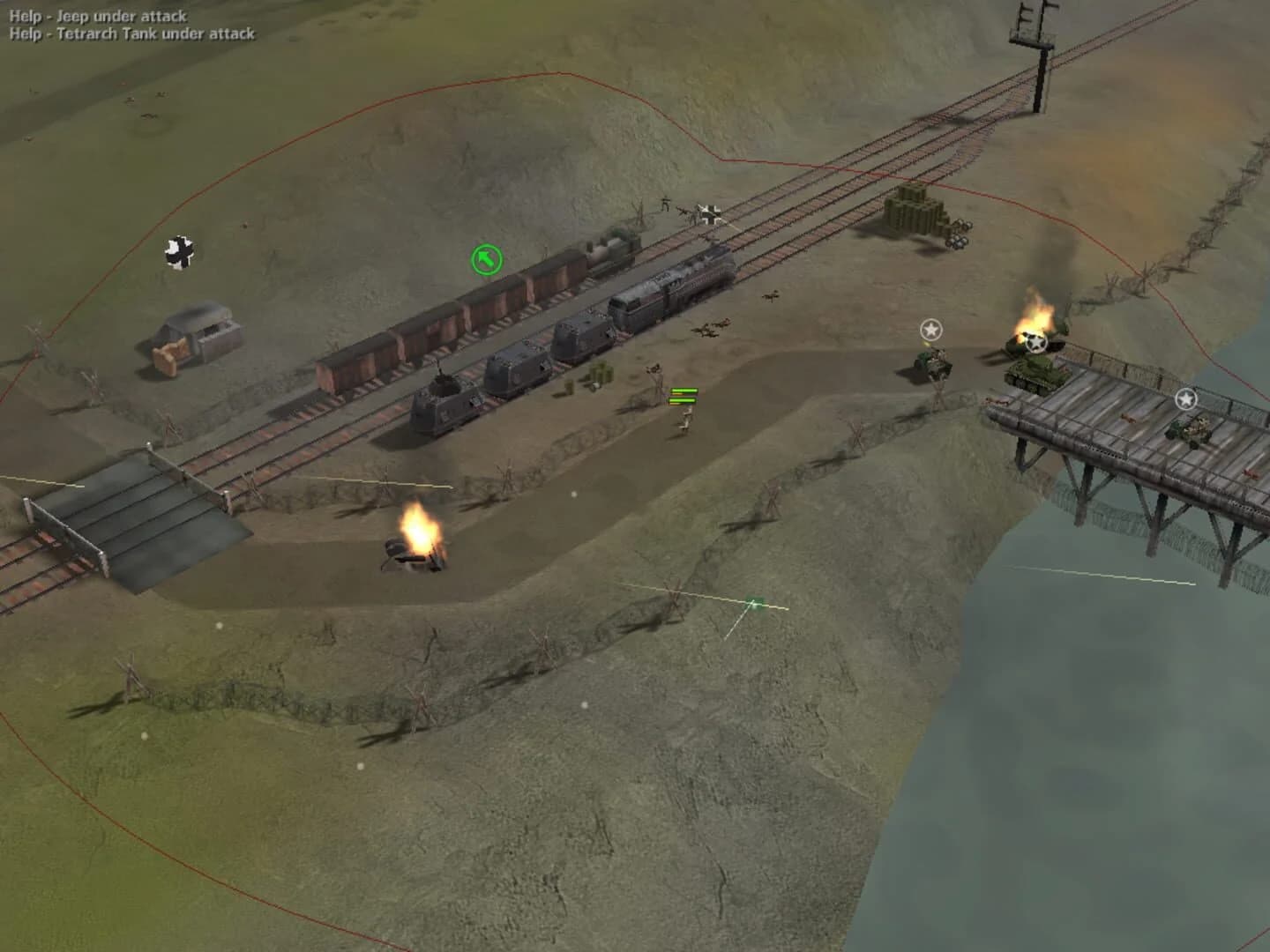The image size is (1270, 952).
Task: Click the Allied star marker over the burning tank
Action: tap(1037, 344)
